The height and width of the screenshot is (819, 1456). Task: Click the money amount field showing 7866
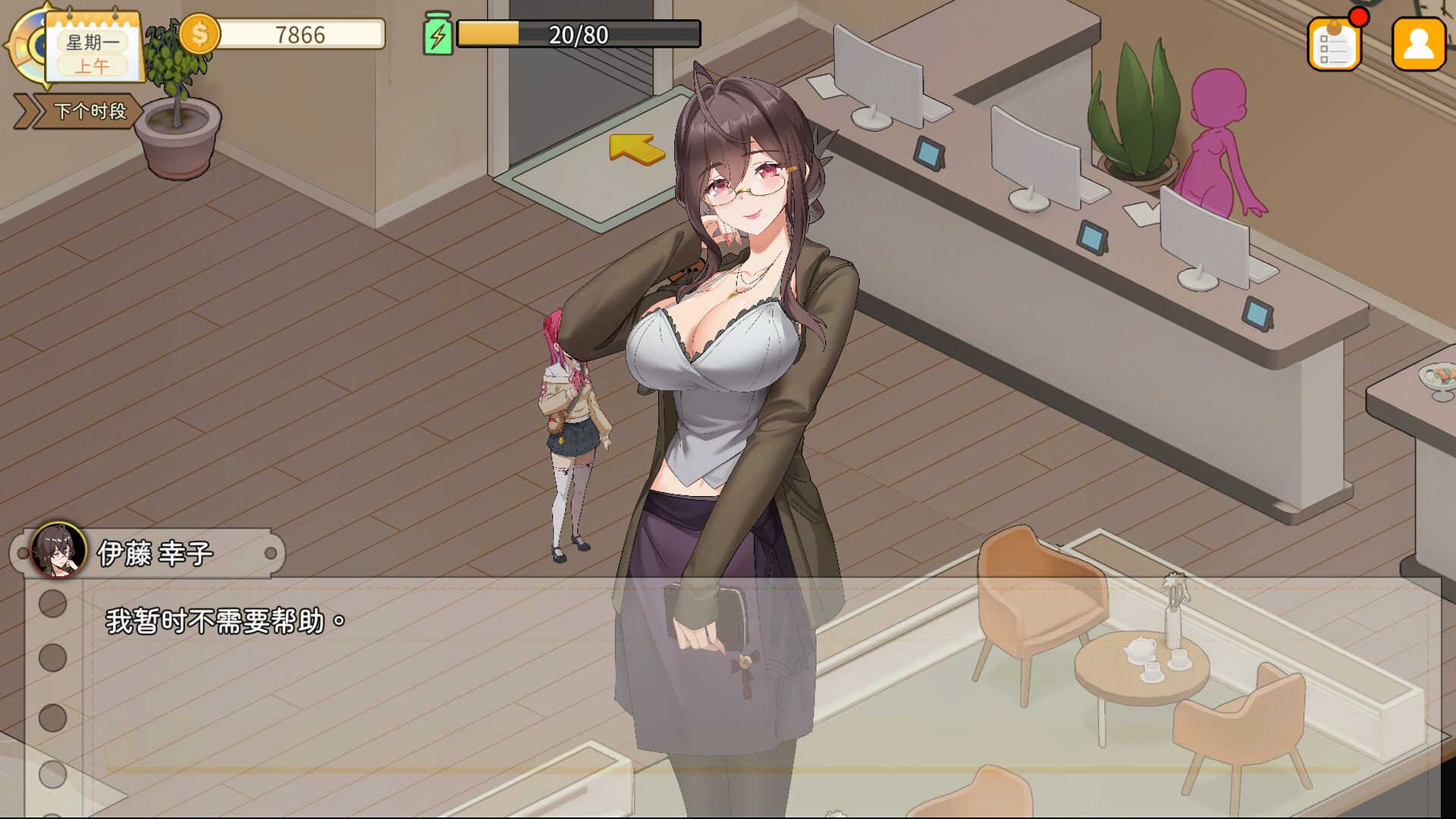point(300,33)
